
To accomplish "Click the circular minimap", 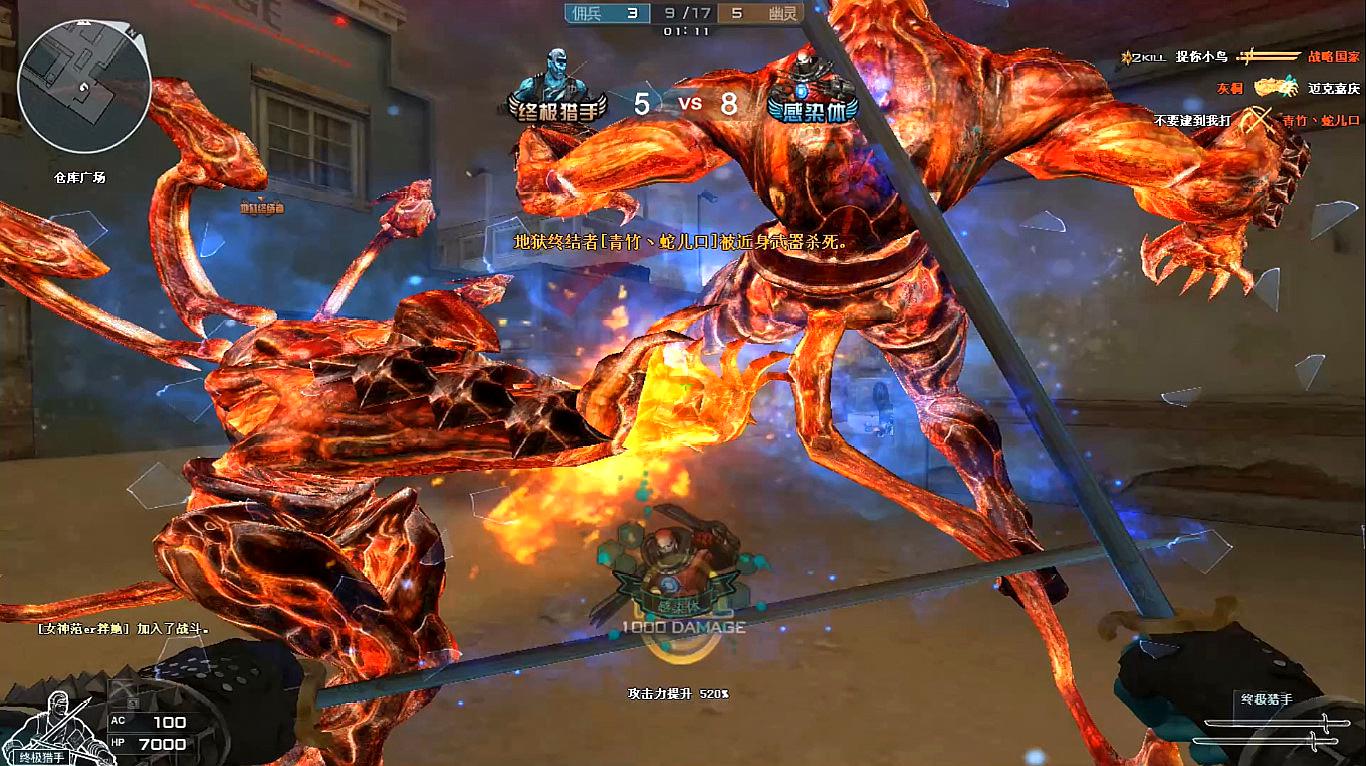I will pyautogui.click(x=84, y=86).
